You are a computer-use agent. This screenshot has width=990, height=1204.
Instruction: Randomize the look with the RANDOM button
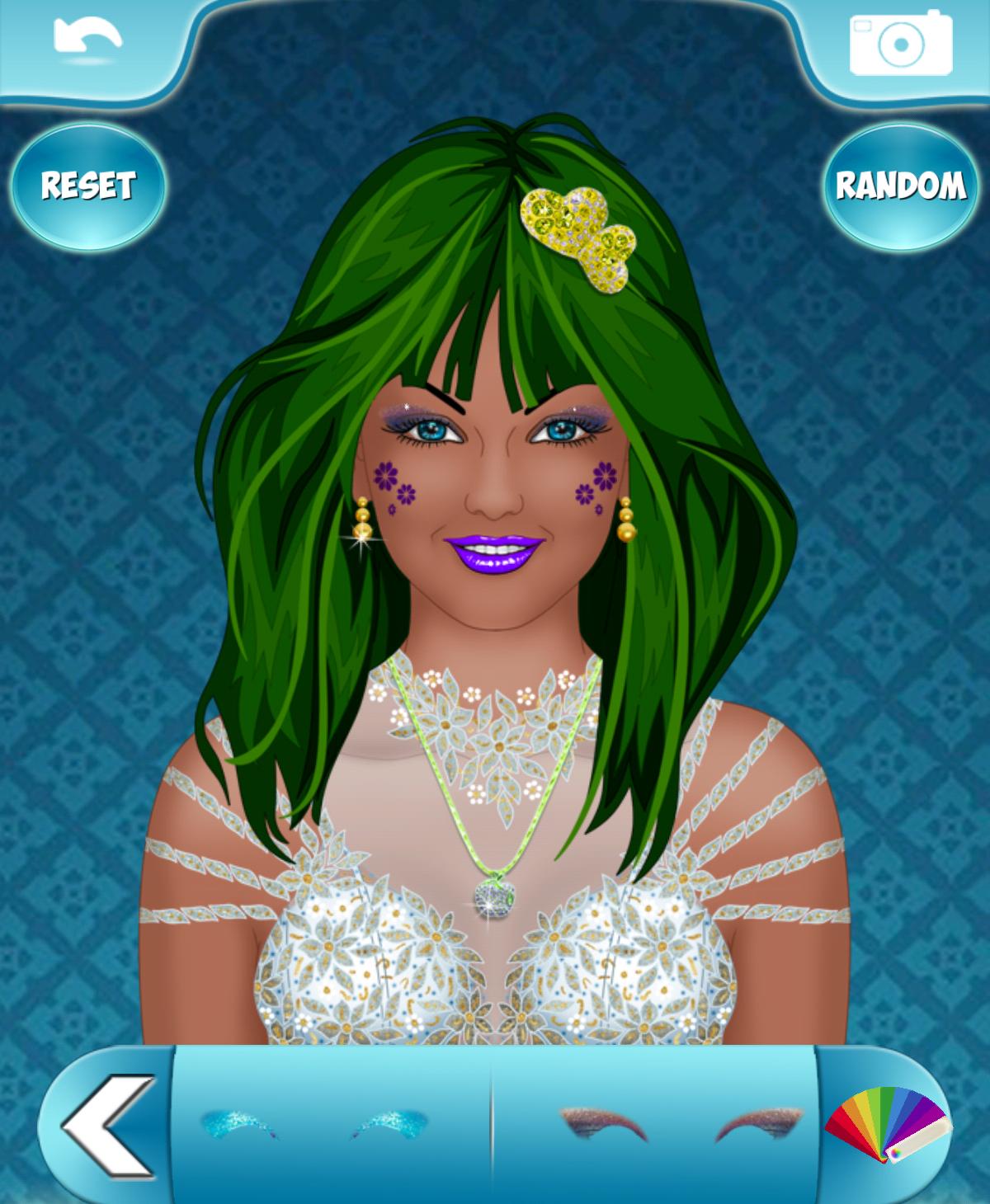900,186
